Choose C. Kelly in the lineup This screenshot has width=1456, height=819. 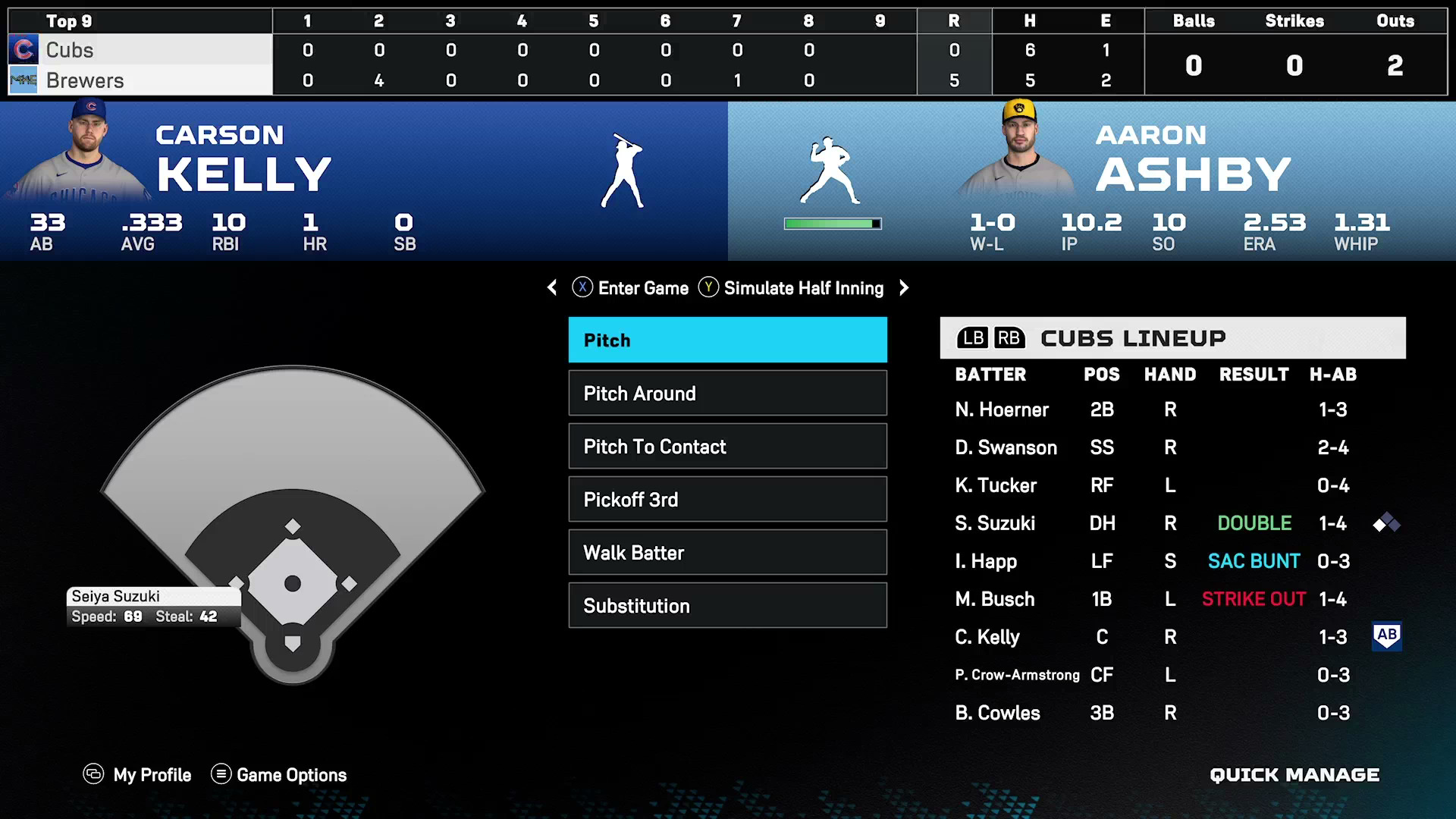click(987, 638)
